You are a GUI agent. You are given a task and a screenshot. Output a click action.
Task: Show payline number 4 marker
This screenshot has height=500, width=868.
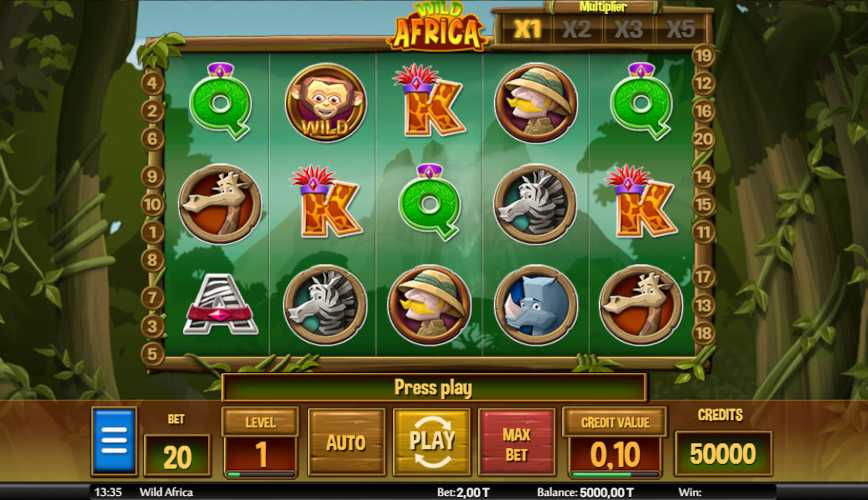point(153,83)
